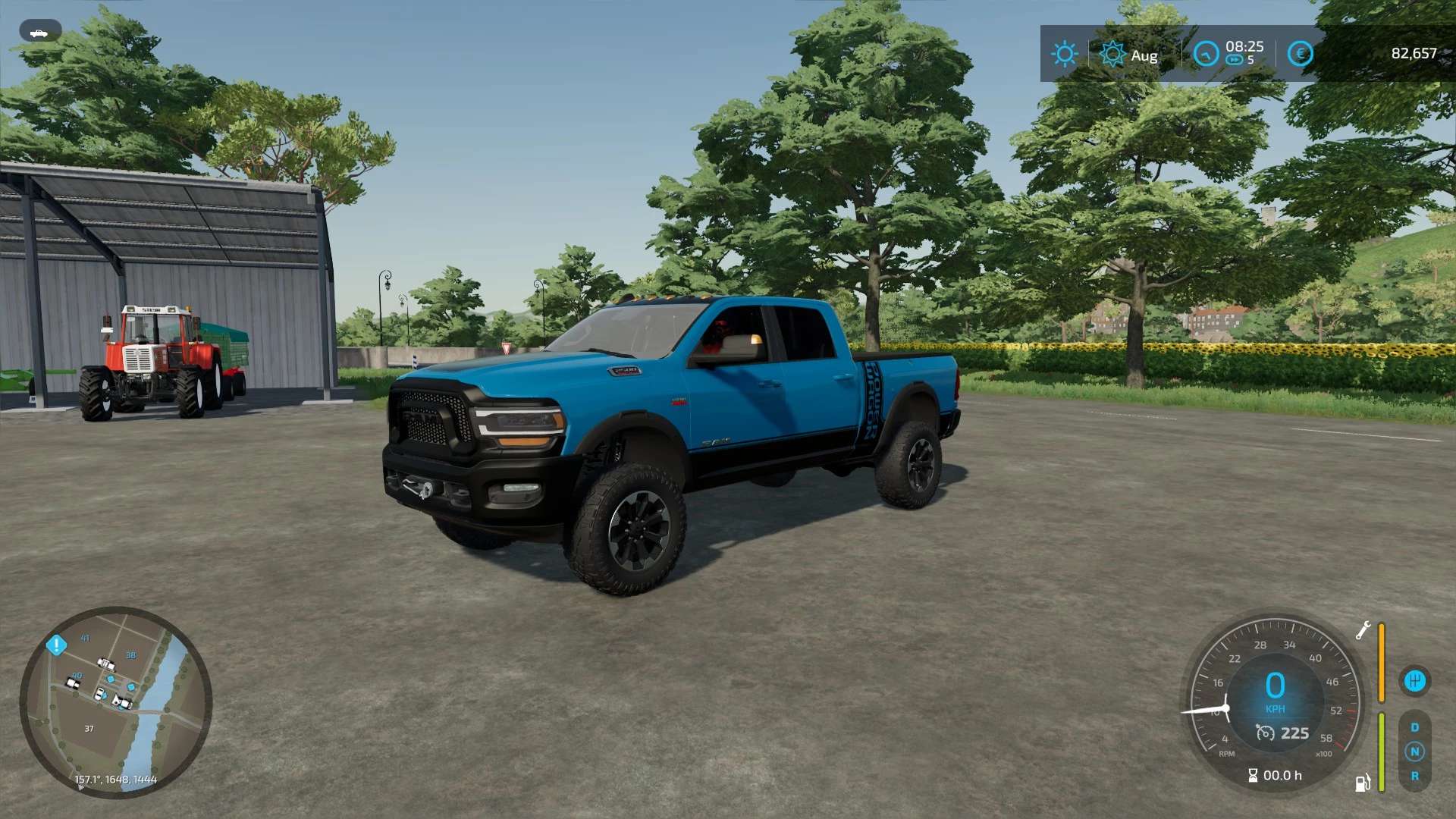Click the wrench damage icon
Screen dimensions: 1456x819
pos(1363,630)
